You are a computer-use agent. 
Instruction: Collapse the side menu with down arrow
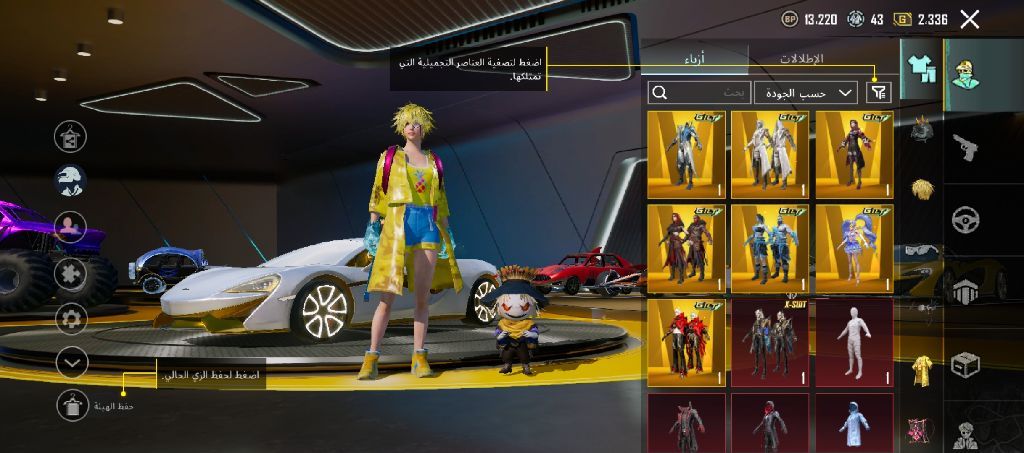coord(72,362)
